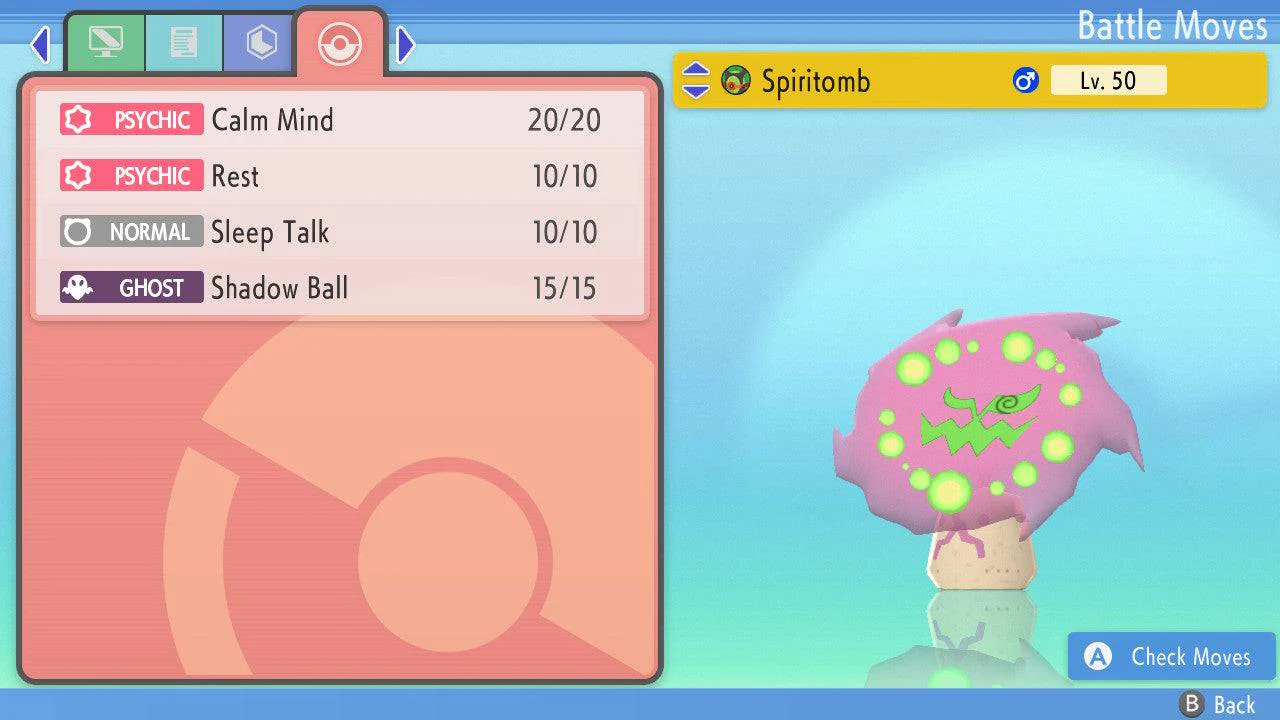The image size is (1280, 720).
Task: Open the teal document icon tab
Action: click(183, 43)
